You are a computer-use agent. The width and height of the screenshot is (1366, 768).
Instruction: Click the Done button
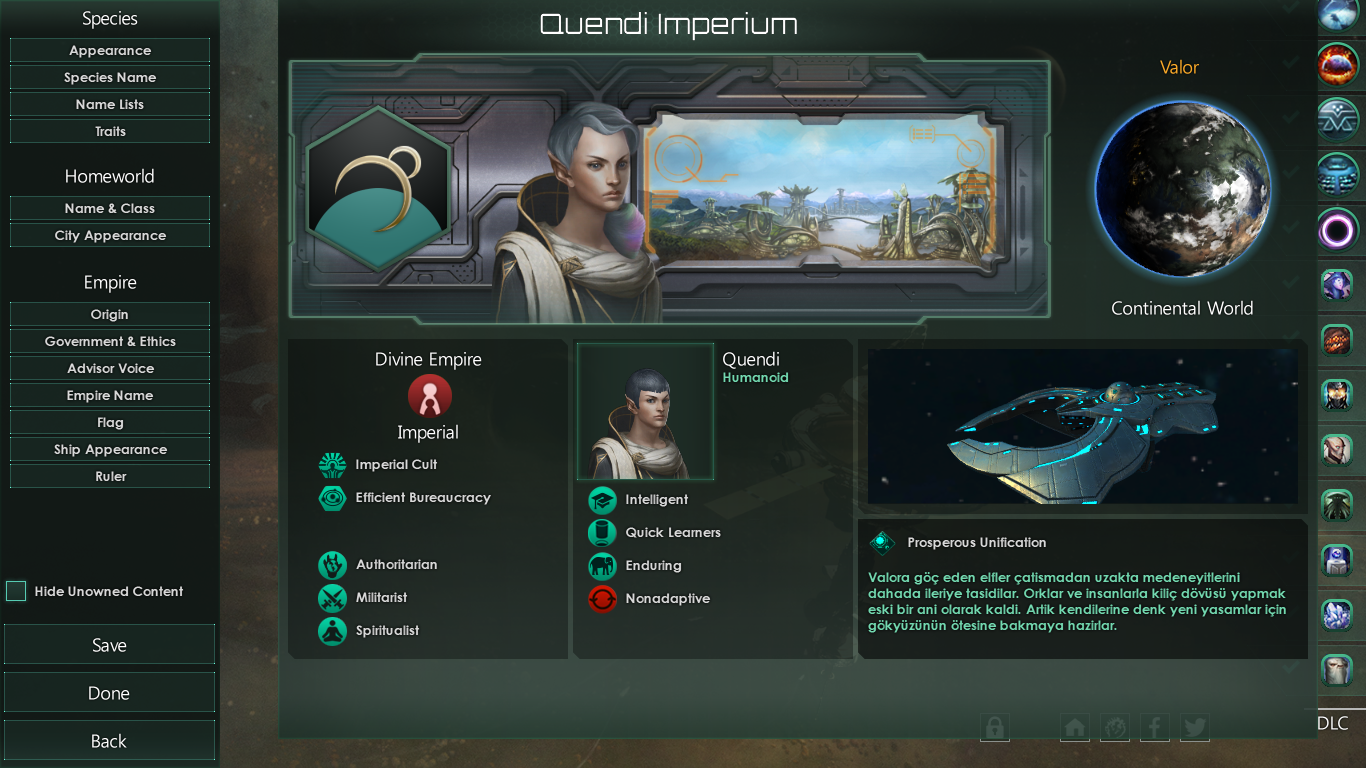(109, 693)
